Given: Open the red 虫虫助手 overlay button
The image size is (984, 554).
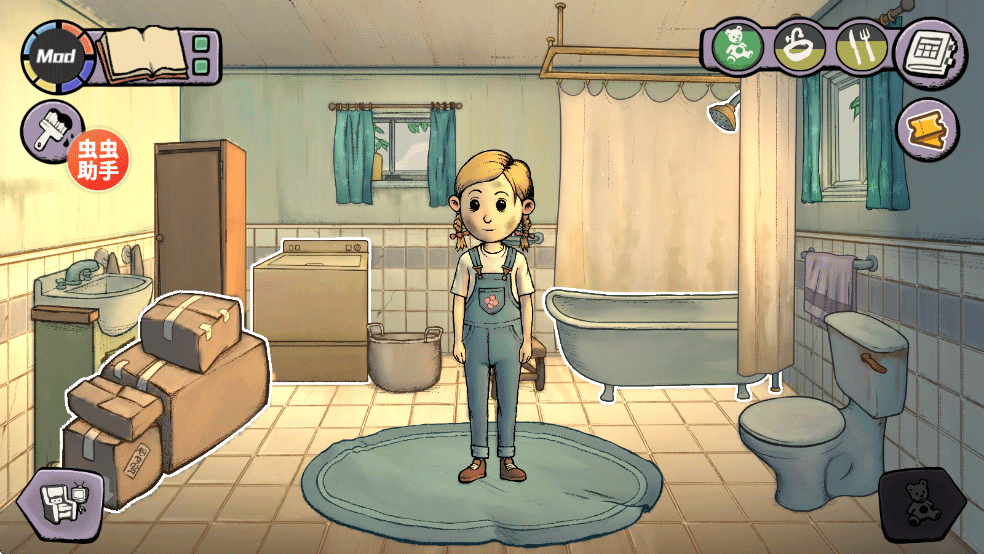Looking at the screenshot, I should pyautogui.click(x=98, y=160).
